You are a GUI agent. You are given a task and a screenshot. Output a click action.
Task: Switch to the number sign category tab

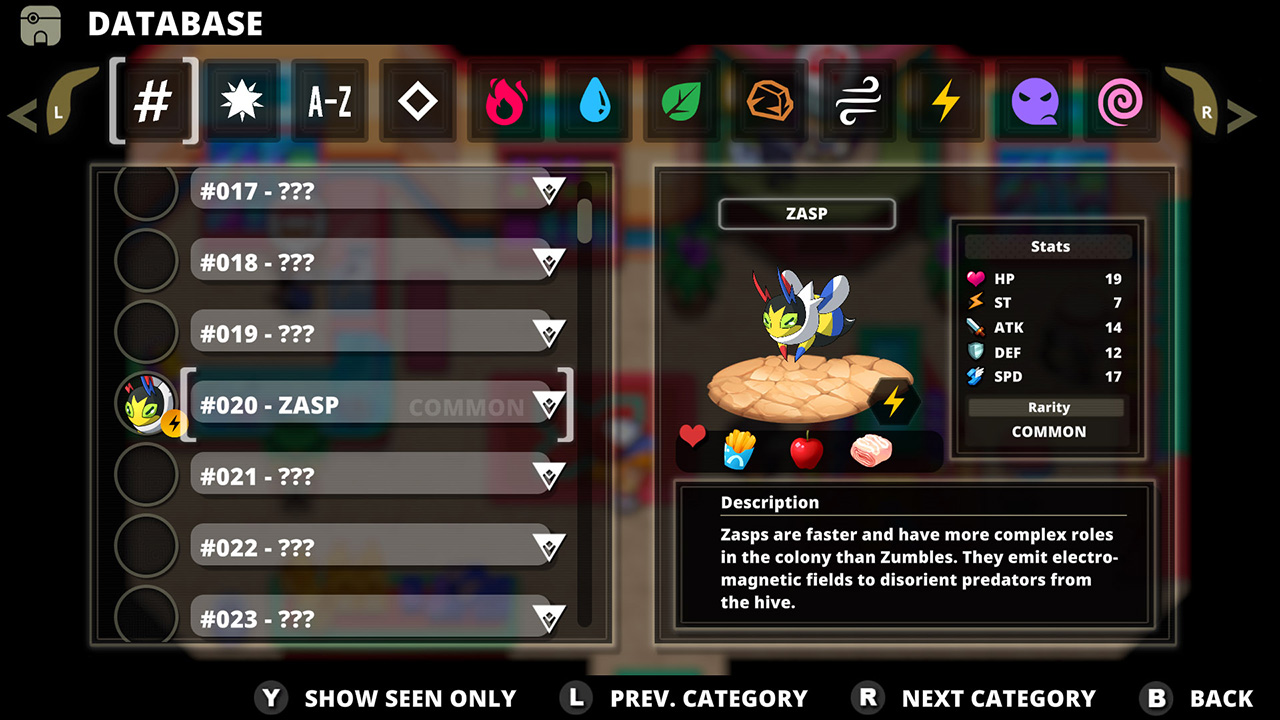[x=154, y=100]
